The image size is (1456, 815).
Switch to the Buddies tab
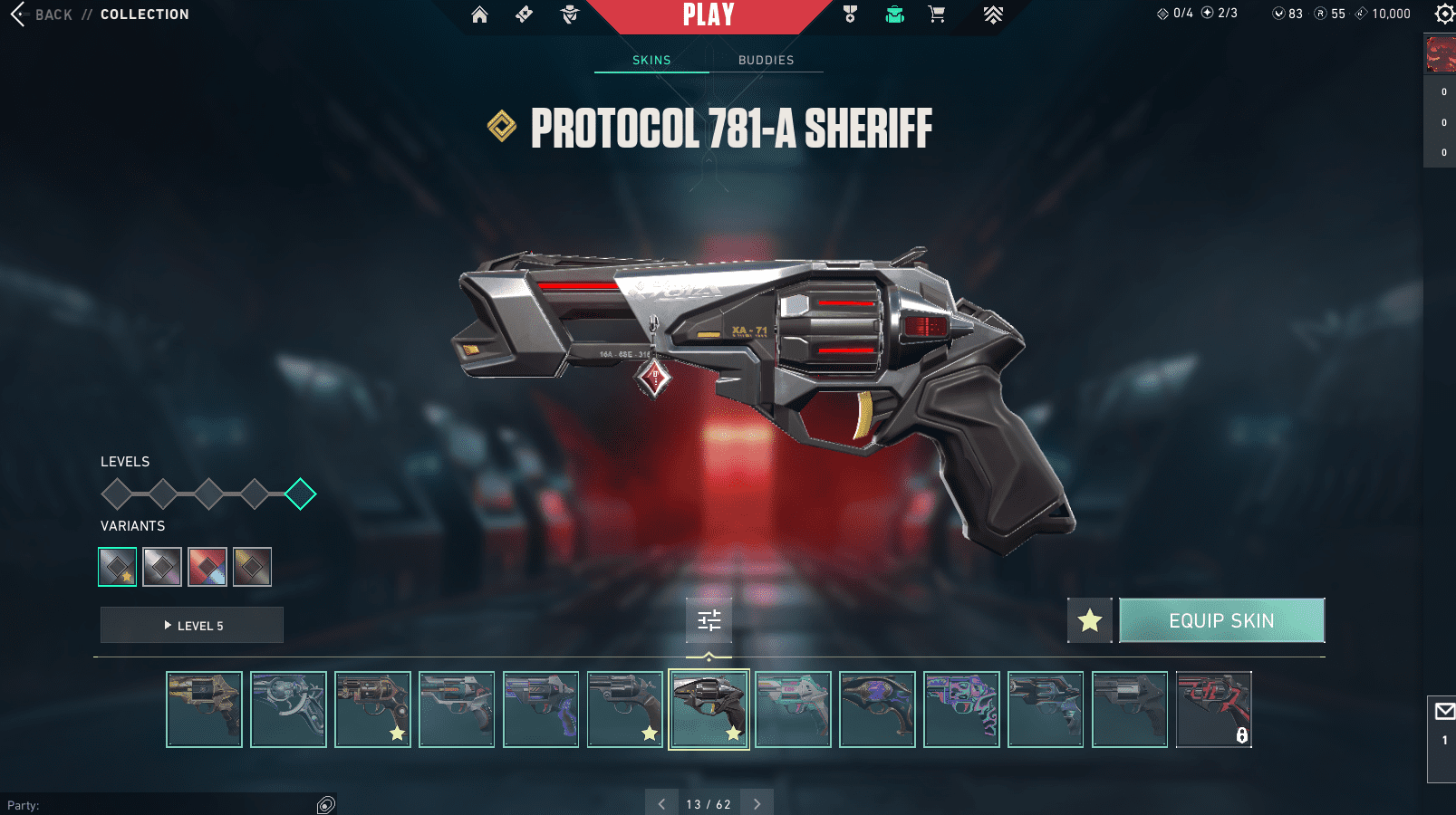point(766,61)
